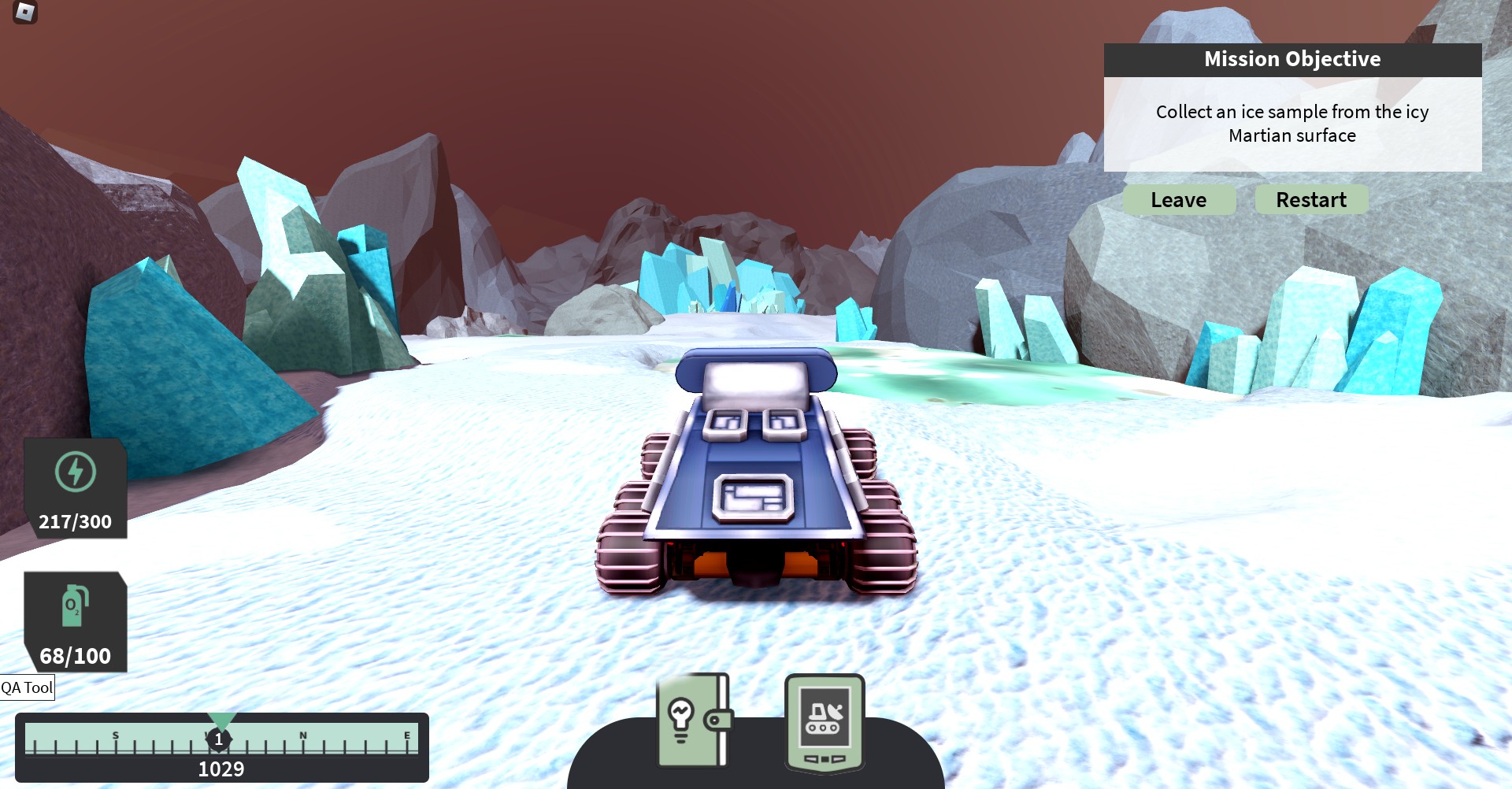Viewport: 1512px width, 789px height.
Task: Click the satellite dish on the rover device
Action: pos(836,710)
